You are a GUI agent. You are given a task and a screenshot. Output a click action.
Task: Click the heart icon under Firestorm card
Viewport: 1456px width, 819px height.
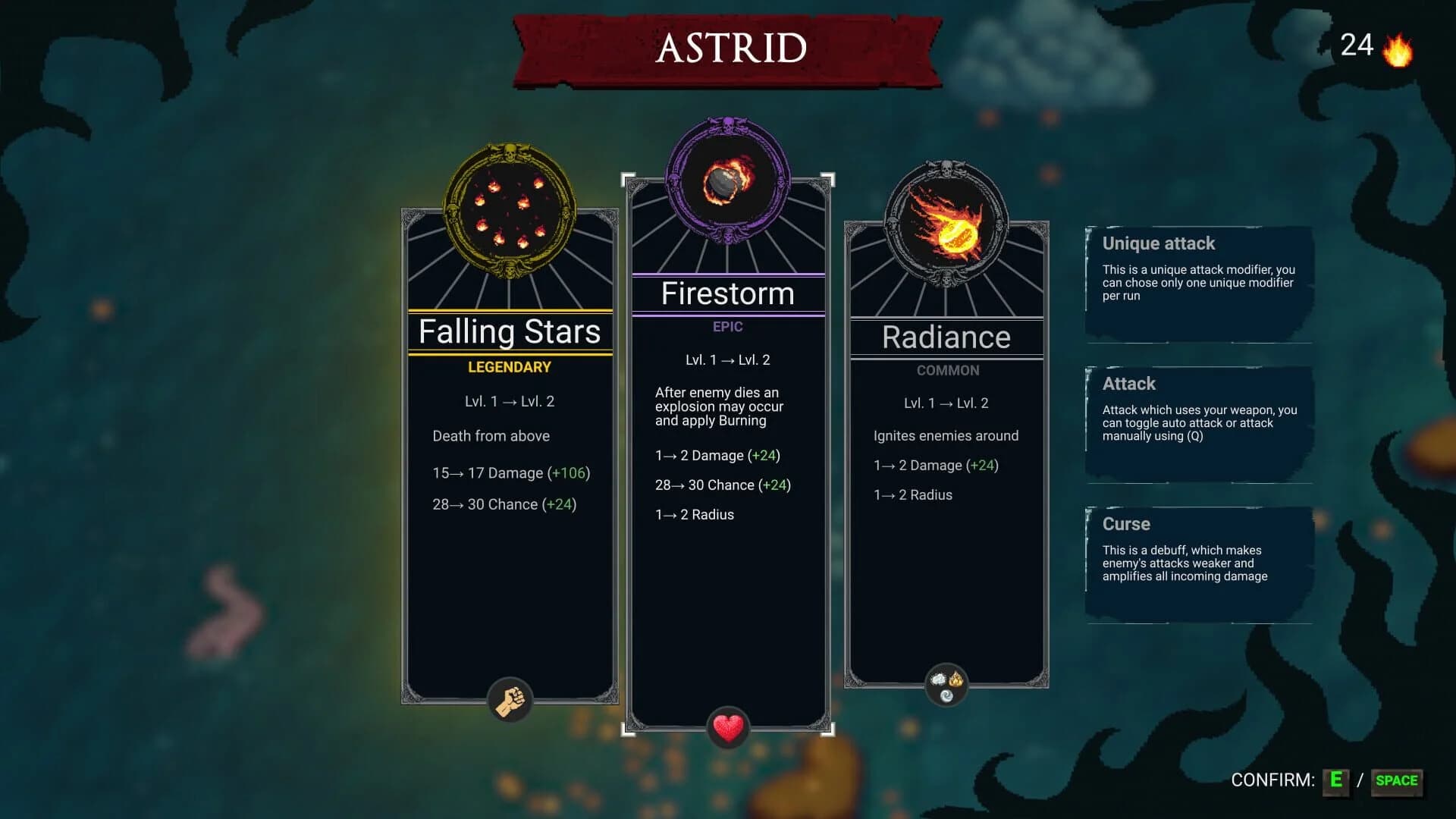[727, 726]
